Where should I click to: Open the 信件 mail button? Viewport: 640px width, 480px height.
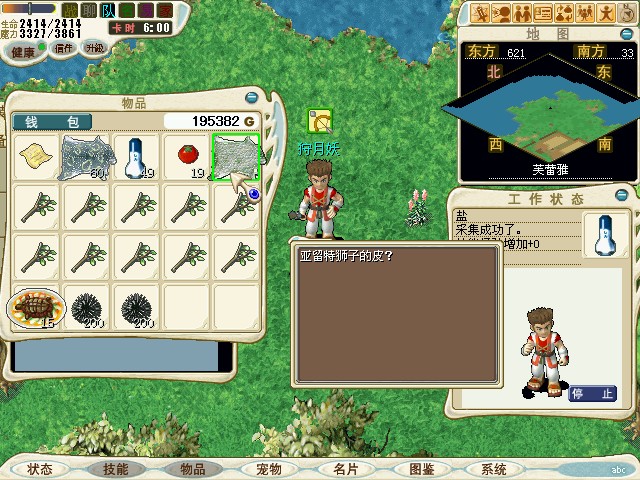click(x=65, y=48)
